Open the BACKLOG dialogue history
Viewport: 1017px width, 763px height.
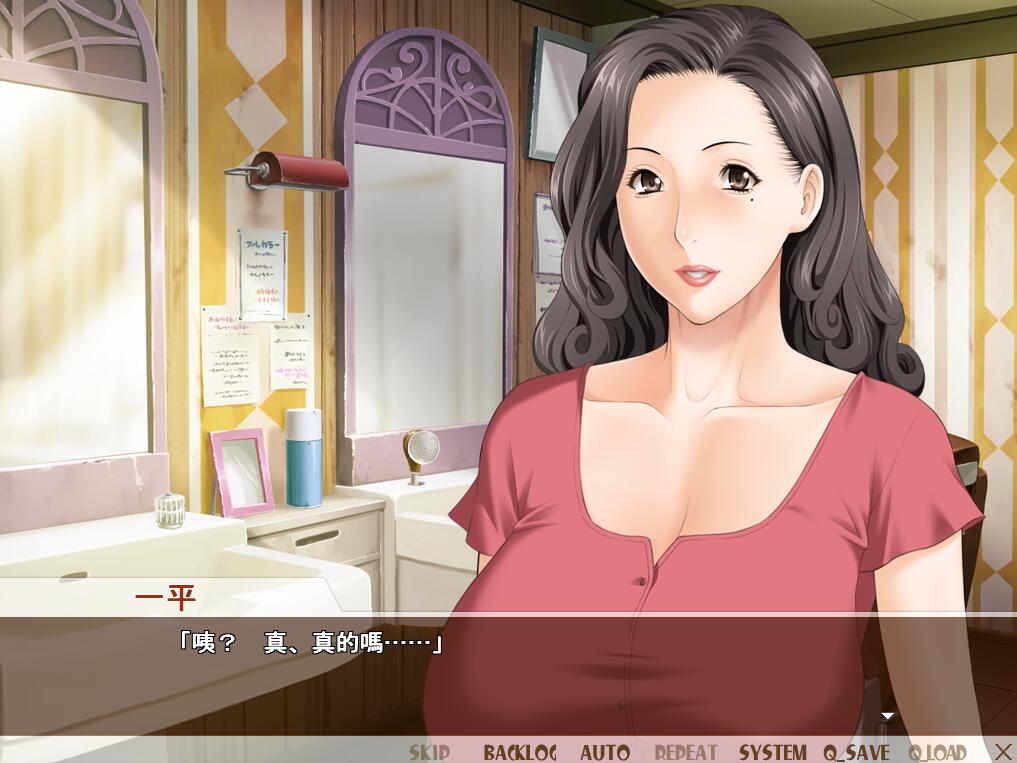click(x=520, y=752)
